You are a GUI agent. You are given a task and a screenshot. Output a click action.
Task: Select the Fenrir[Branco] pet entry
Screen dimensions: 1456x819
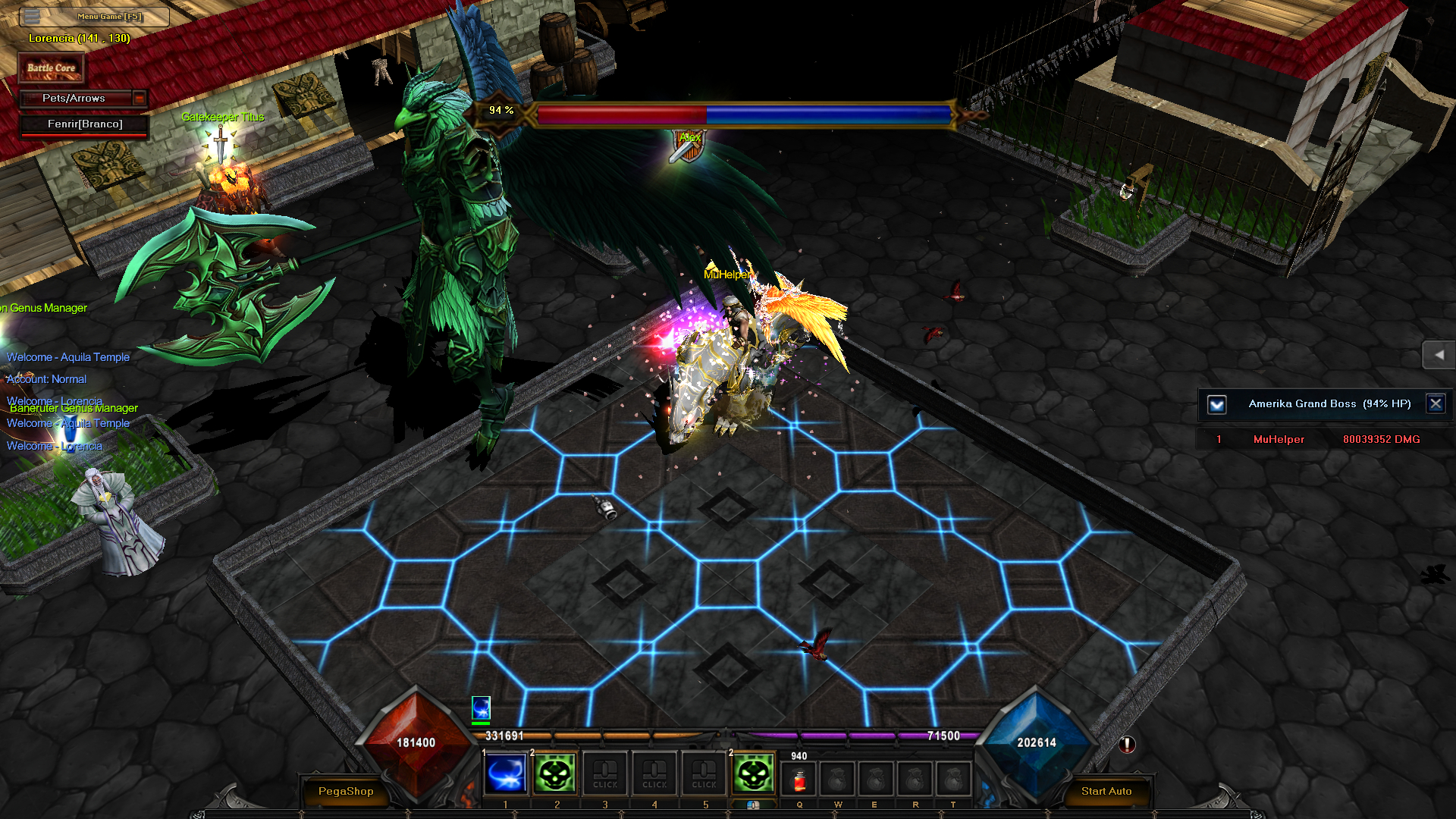click(84, 124)
